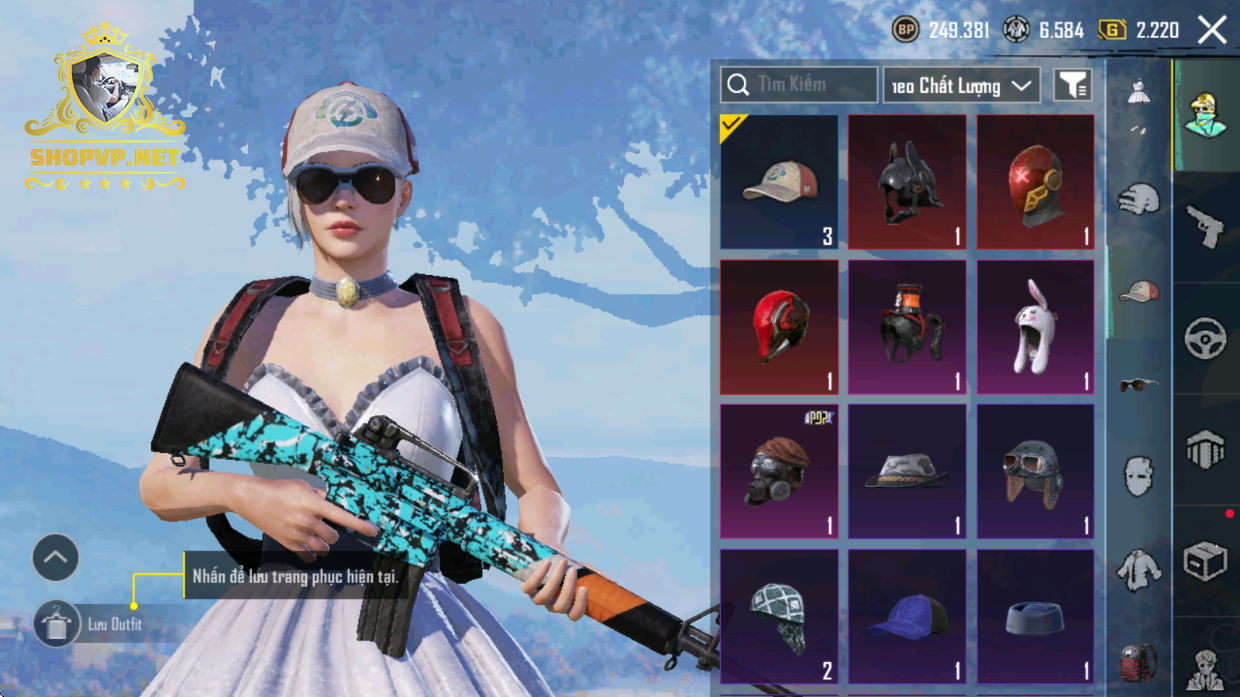Show the sunglasses eyewear category
The height and width of the screenshot is (697, 1240).
pyautogui.click(x=1138, y=384)
